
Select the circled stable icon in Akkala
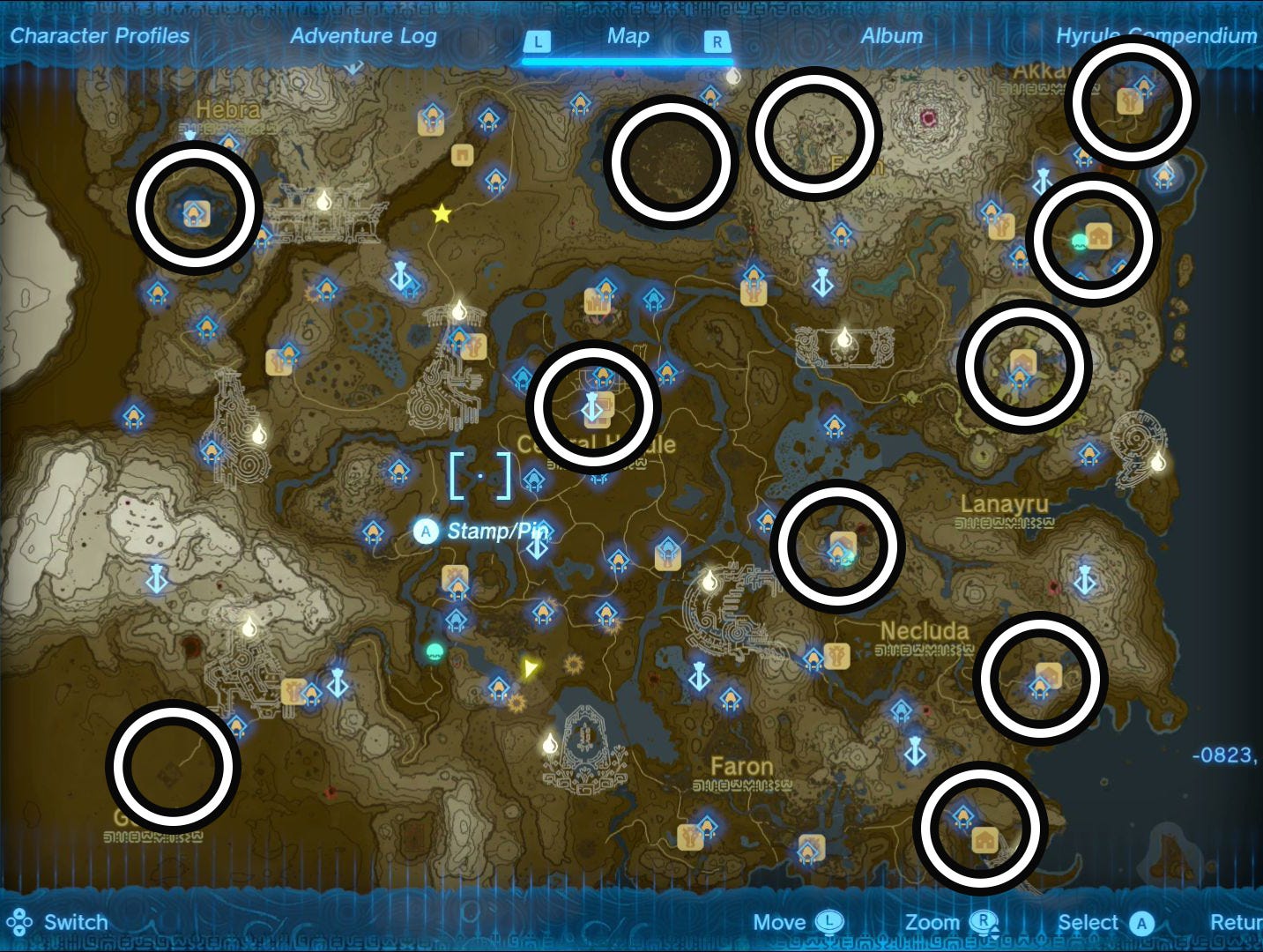1131,101
